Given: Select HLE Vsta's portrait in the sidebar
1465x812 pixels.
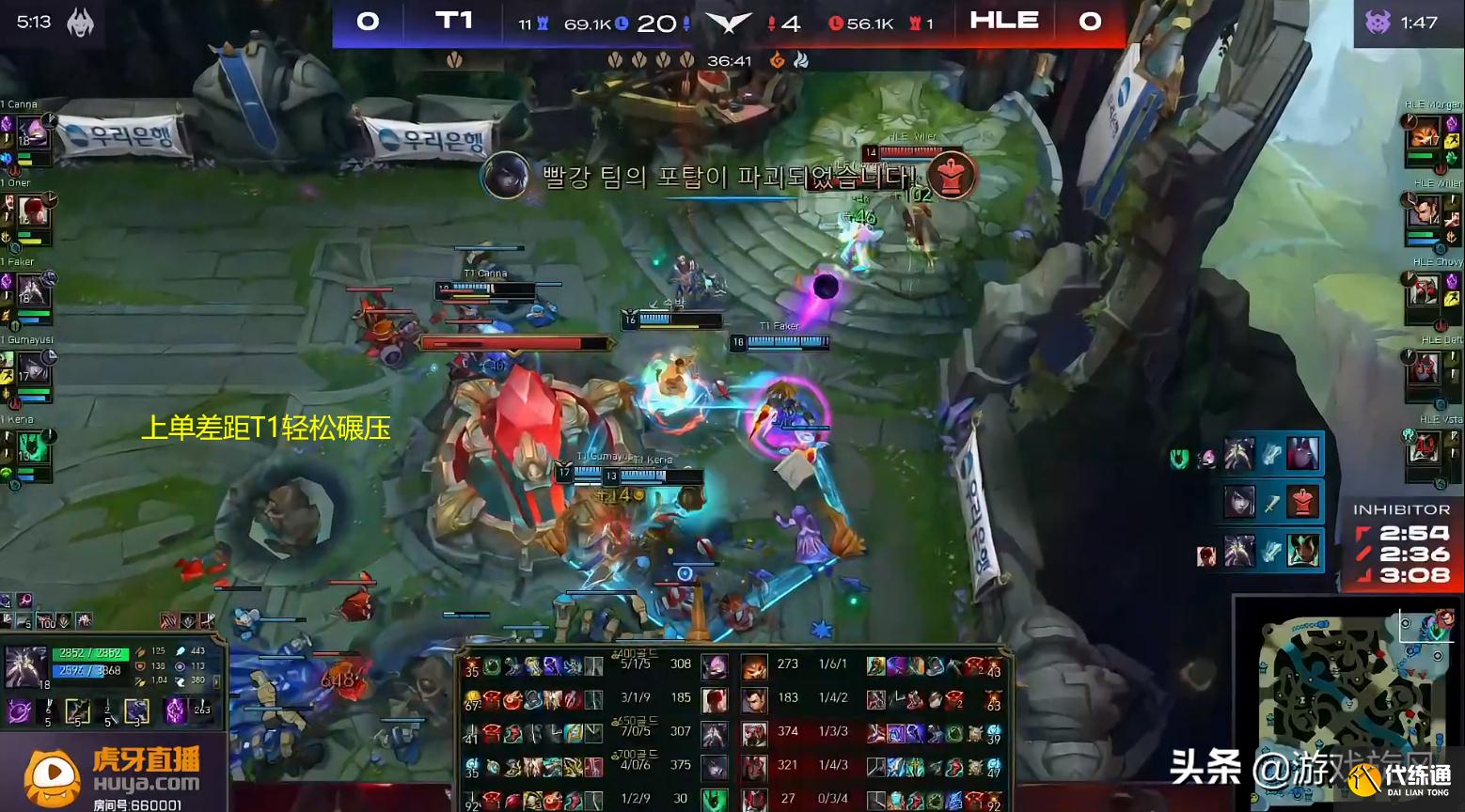Looking at the screenshot, I should (1424, 447).
